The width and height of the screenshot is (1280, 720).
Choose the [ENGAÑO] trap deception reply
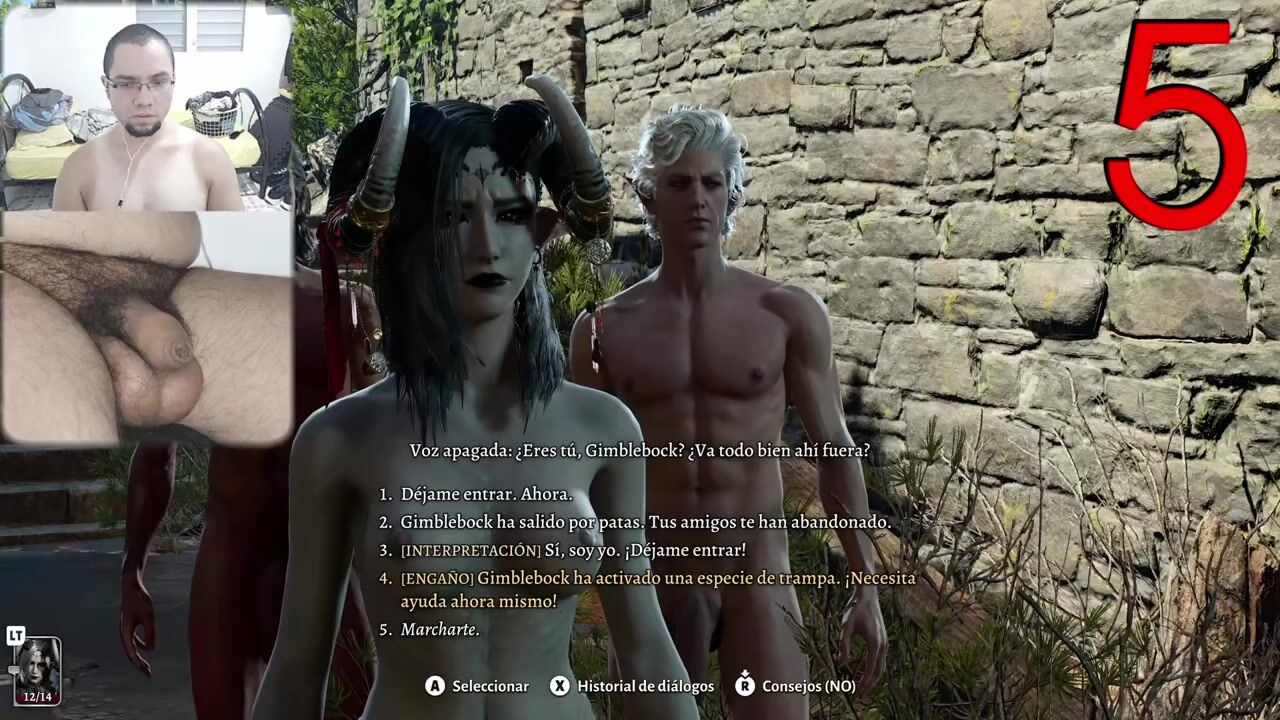(657, 589)
